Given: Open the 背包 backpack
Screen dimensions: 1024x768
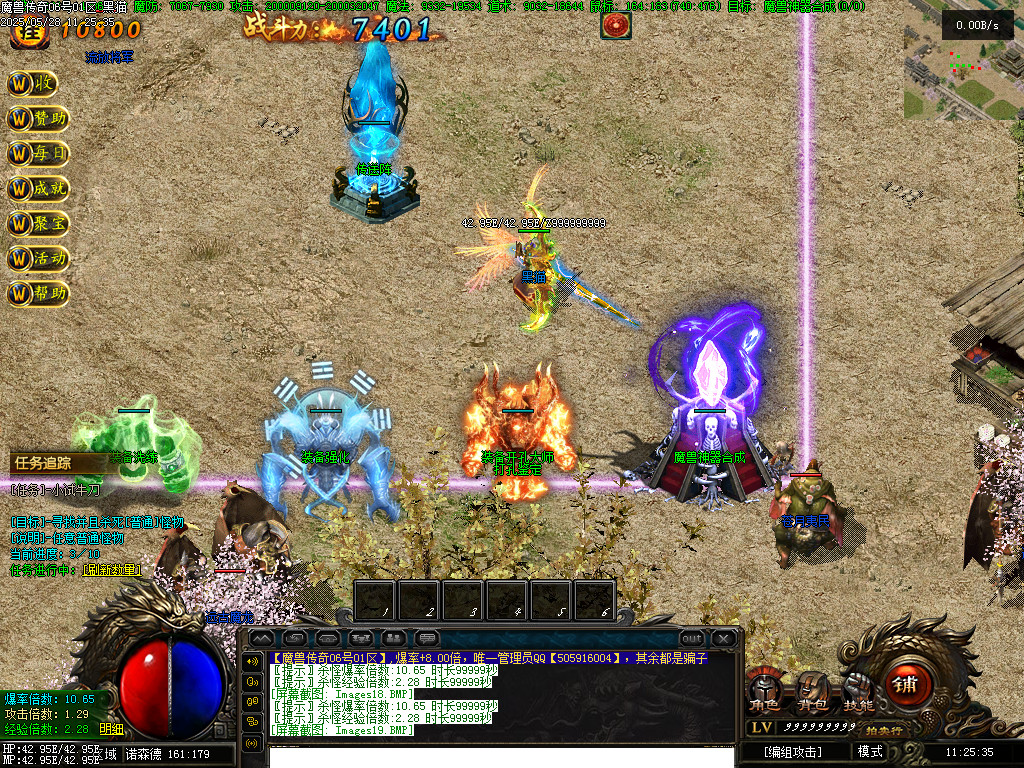Looking at the screenshot, I should click(x=811, y=692).
